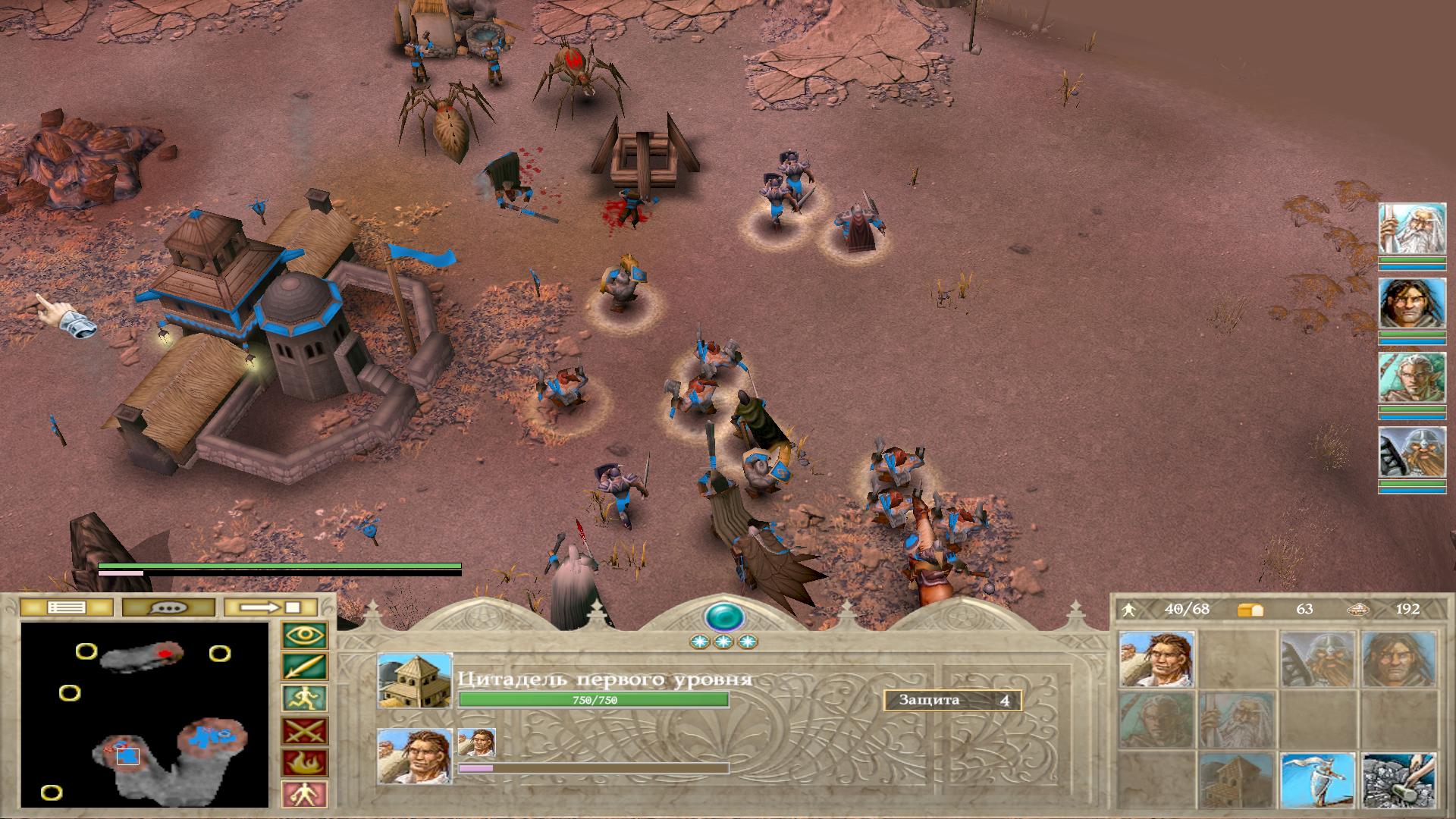This screenshot has height=819, width=1456.
Task: Click the citadel building portrait
Action: coord(414,680)
